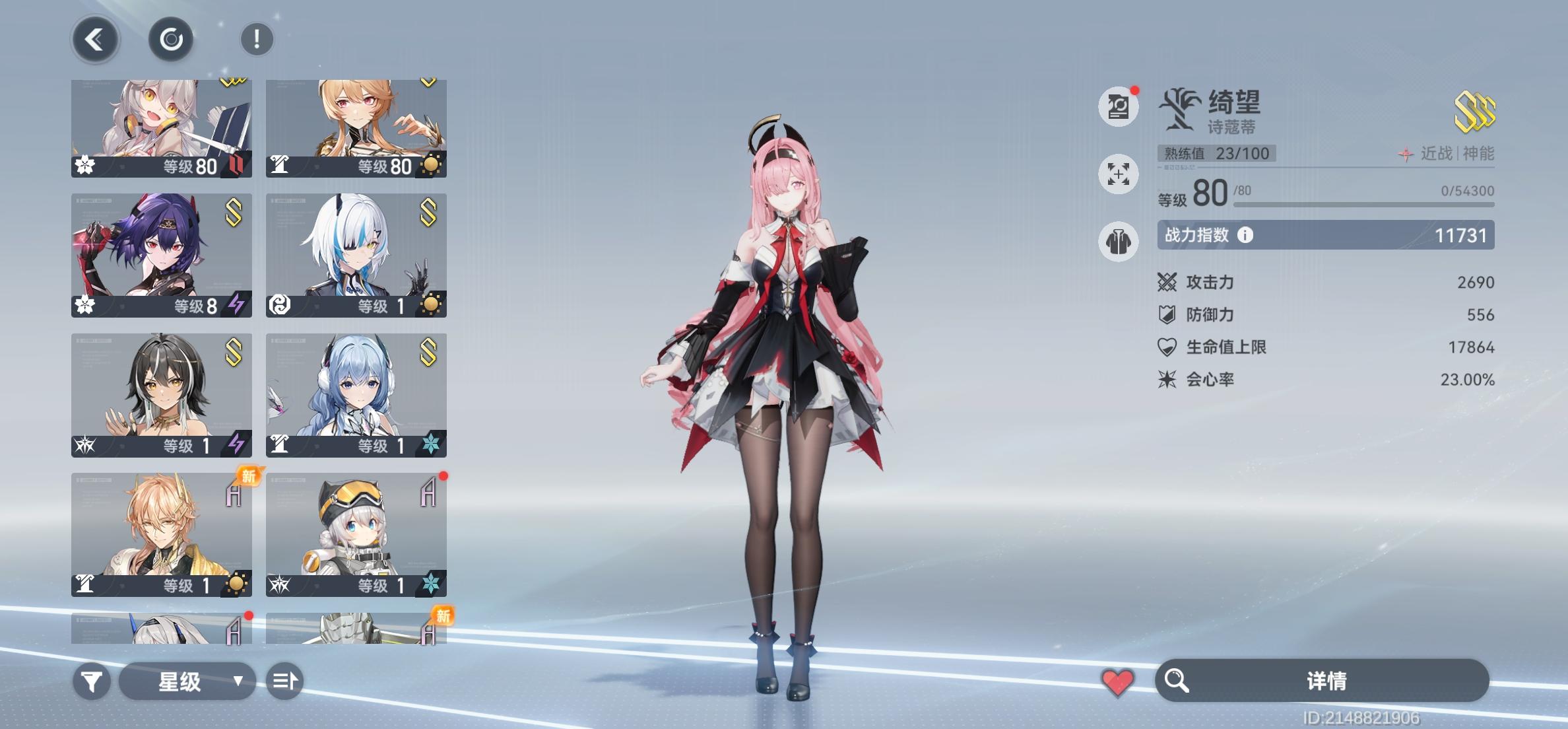Open the notice exclamation icon at the top
Viewport: 1568px width, 729px height.
tap(257, 38)
